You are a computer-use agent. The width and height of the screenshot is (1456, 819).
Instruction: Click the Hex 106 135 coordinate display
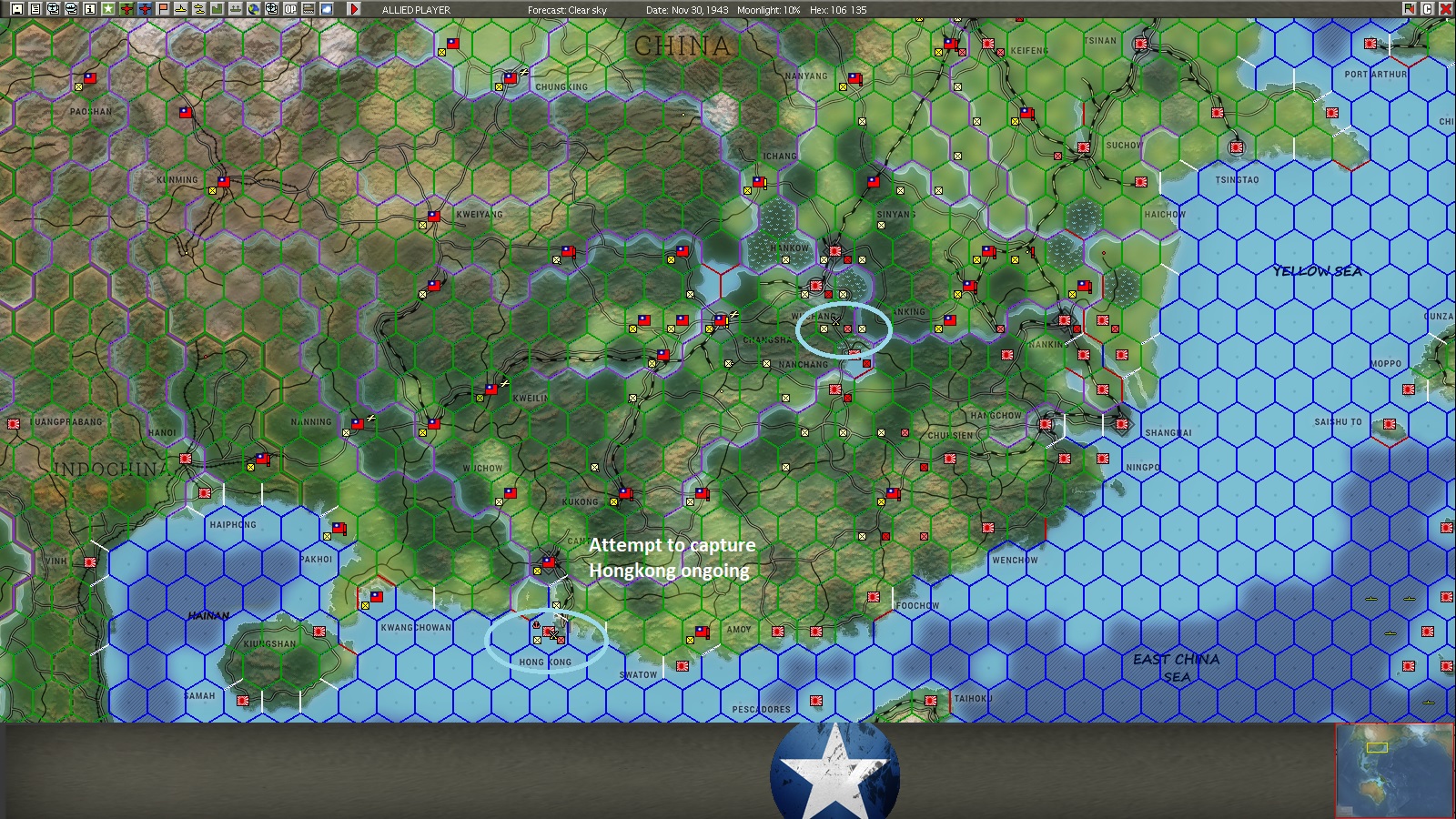pos(837,9)
